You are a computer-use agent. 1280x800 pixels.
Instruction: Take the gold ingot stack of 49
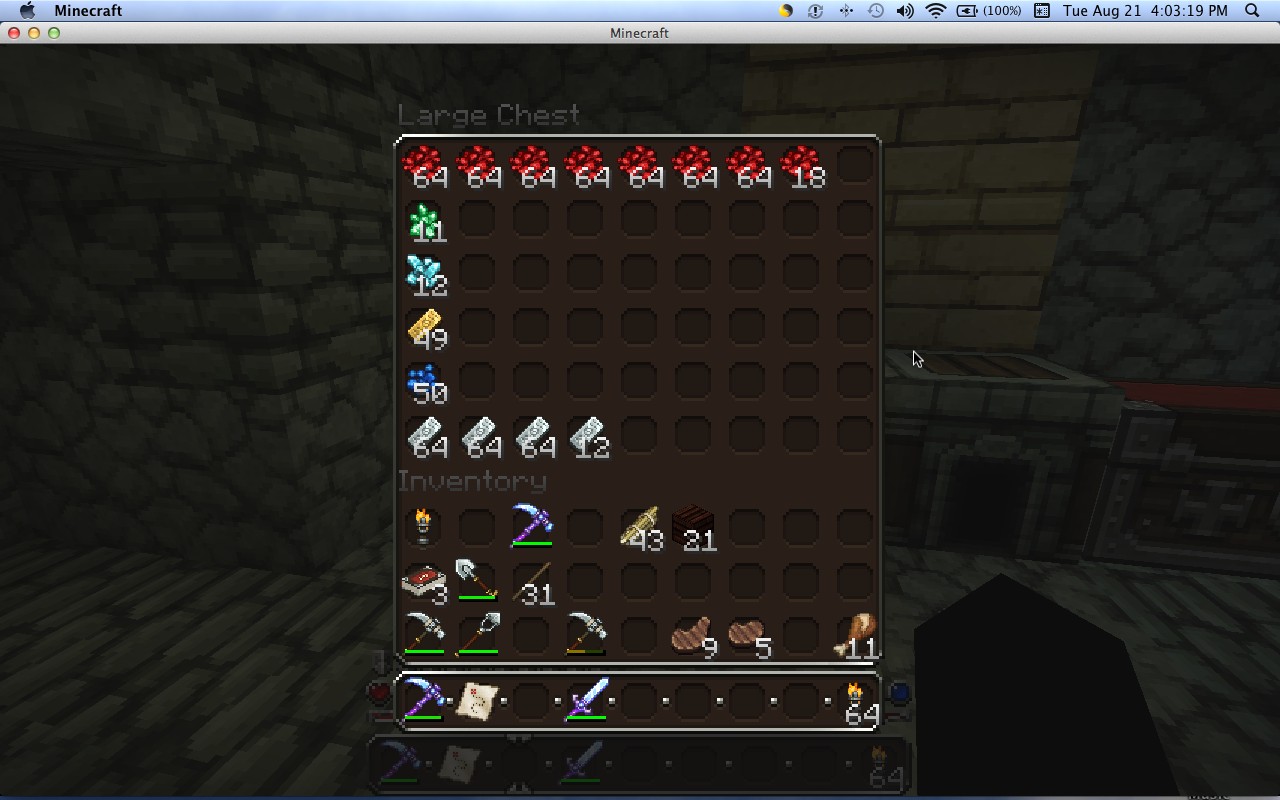(424, 327)
